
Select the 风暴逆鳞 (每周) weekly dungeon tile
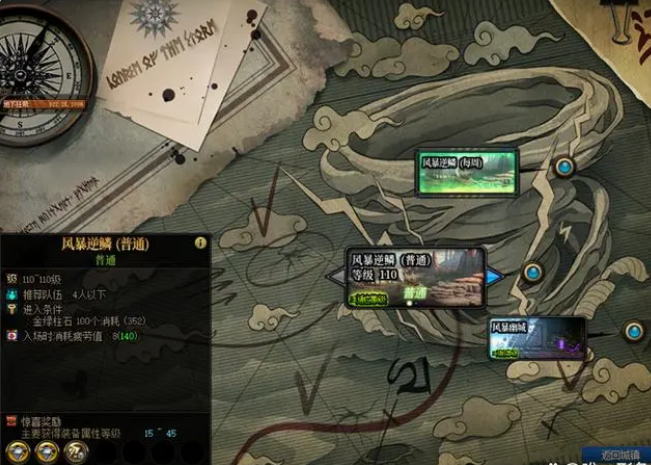coord(466,171)
